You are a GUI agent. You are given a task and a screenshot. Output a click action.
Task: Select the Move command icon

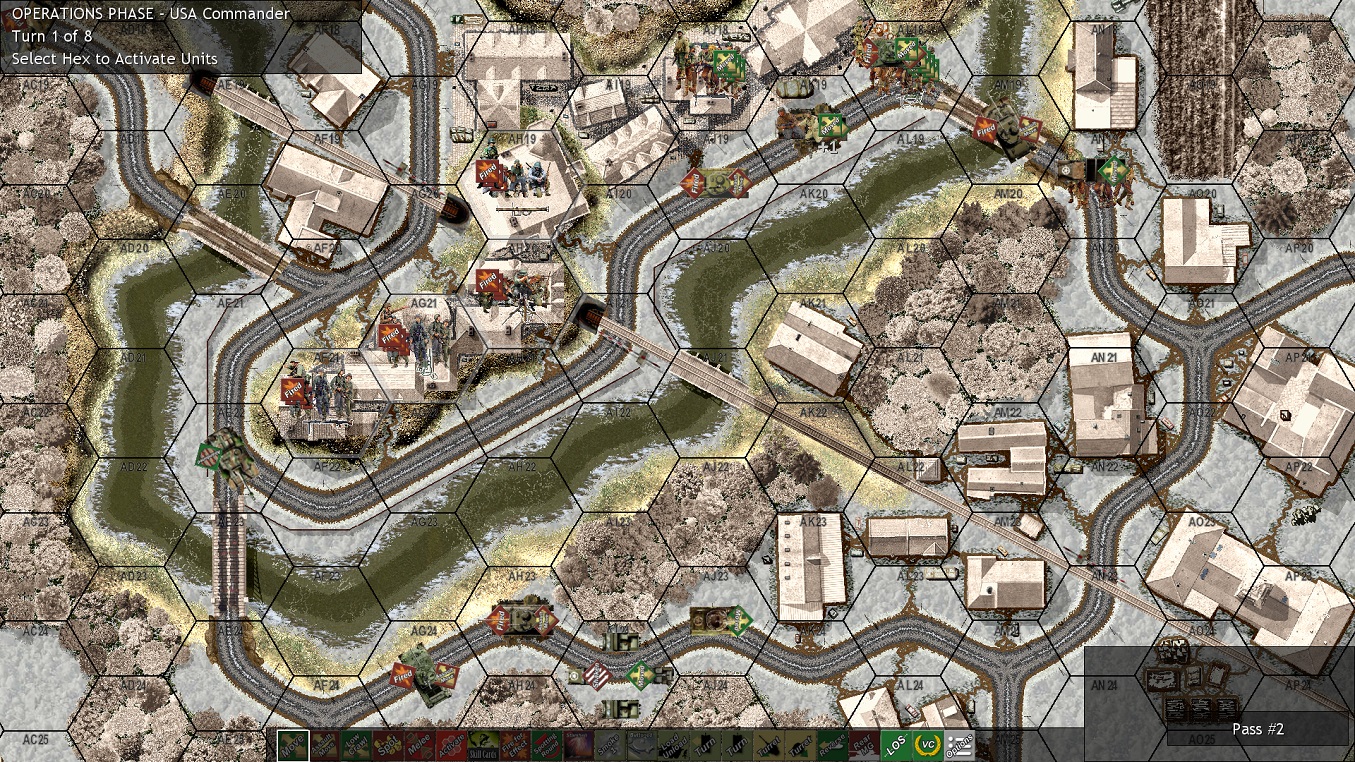pyautogui.click(x=291, y=746)
